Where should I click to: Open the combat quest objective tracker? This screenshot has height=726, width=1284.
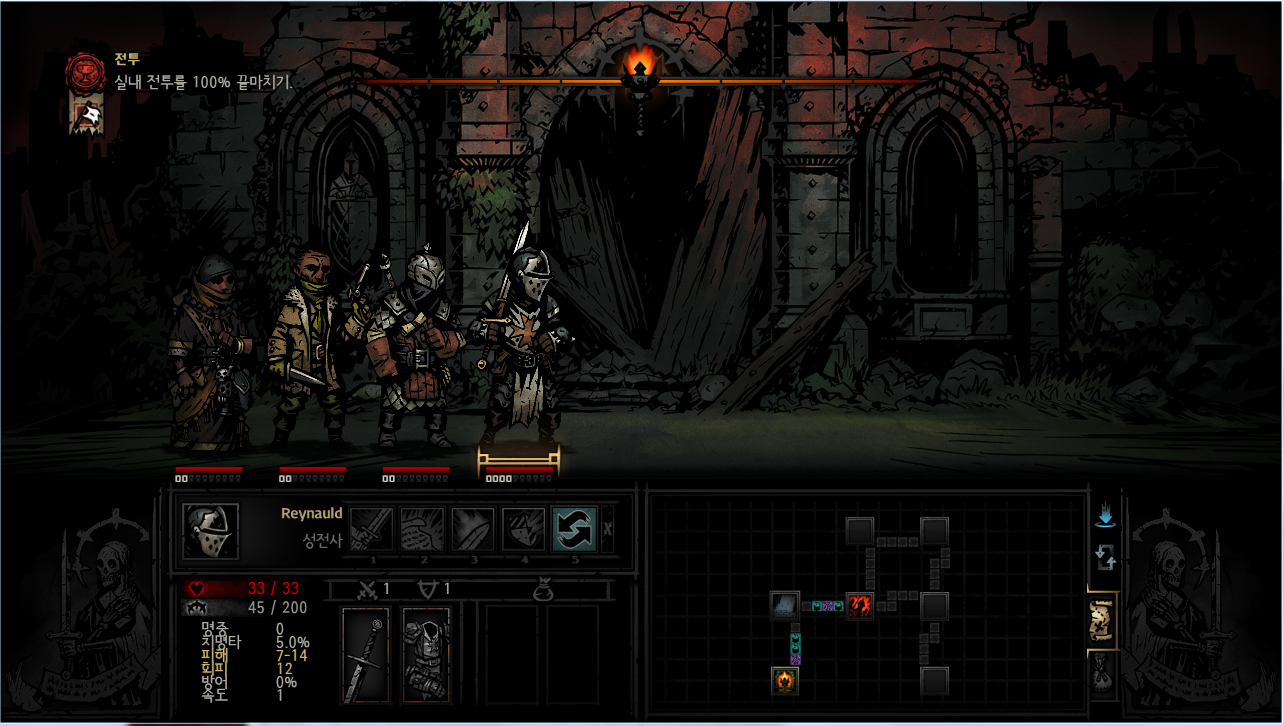[x=84, y=72]
